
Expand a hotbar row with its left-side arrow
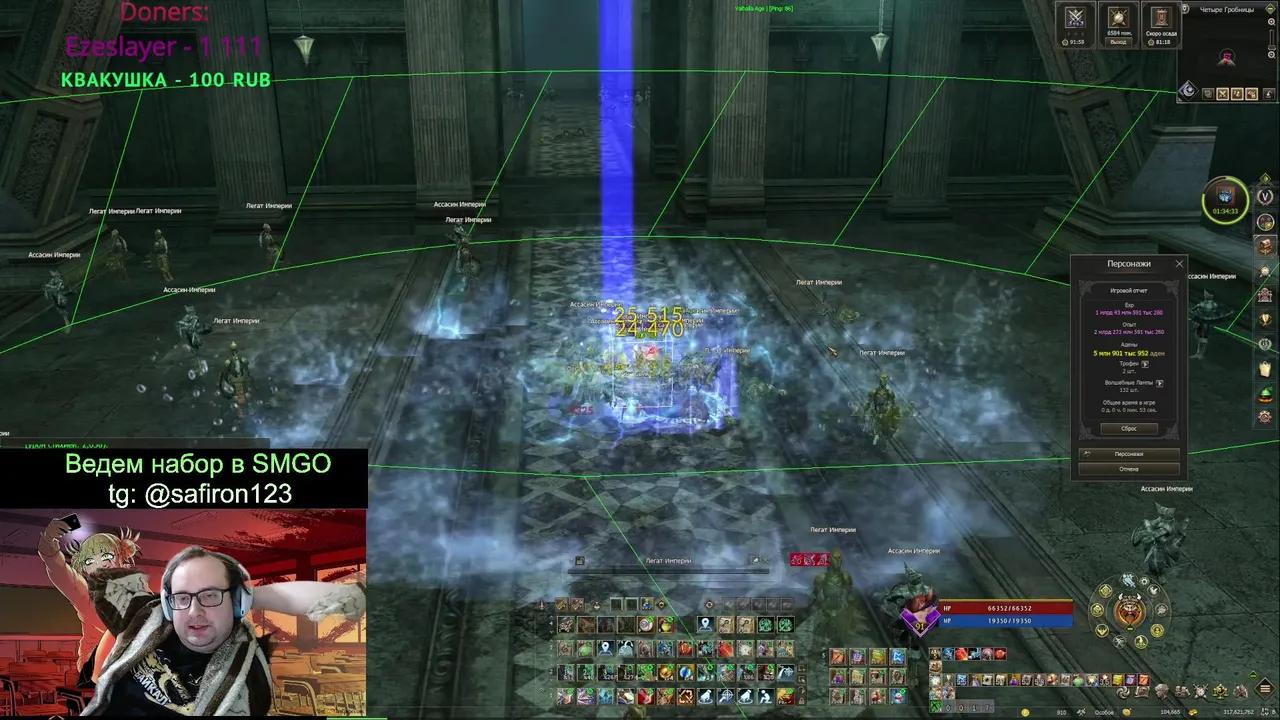[x=553, y=623]
